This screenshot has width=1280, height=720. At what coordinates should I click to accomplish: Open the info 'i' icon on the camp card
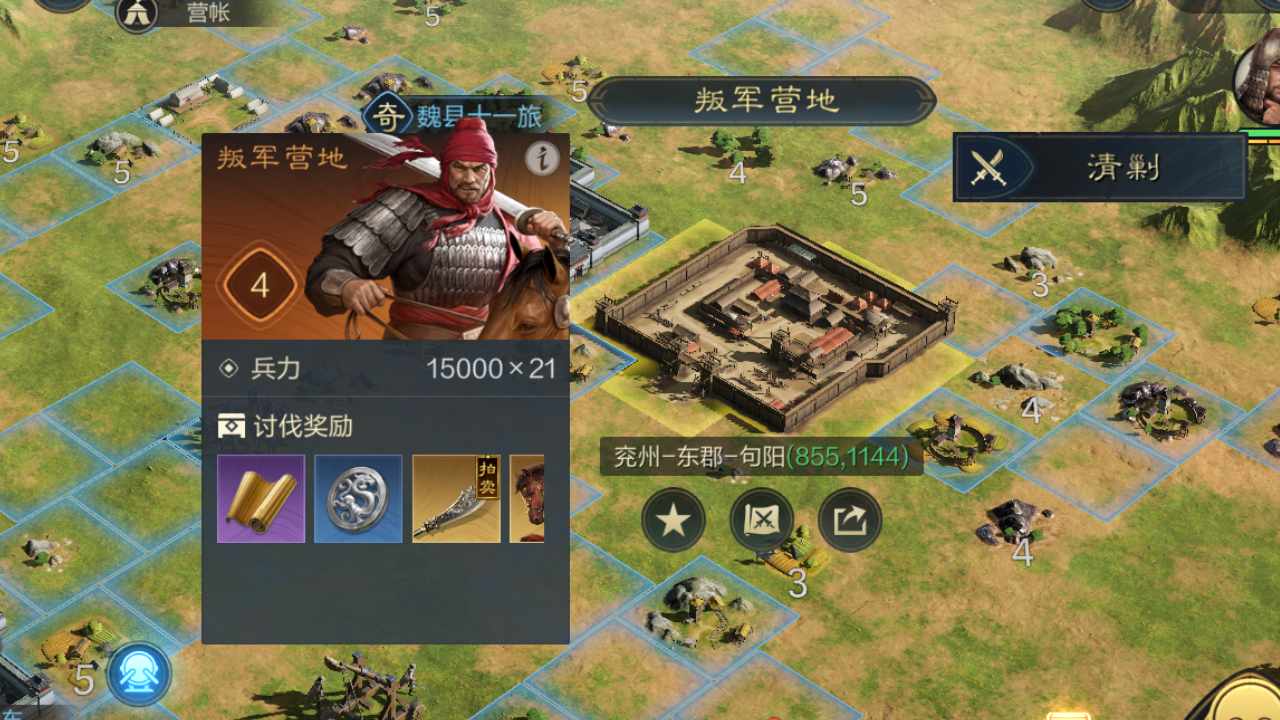pyautogui.click(x=540, y=160)
